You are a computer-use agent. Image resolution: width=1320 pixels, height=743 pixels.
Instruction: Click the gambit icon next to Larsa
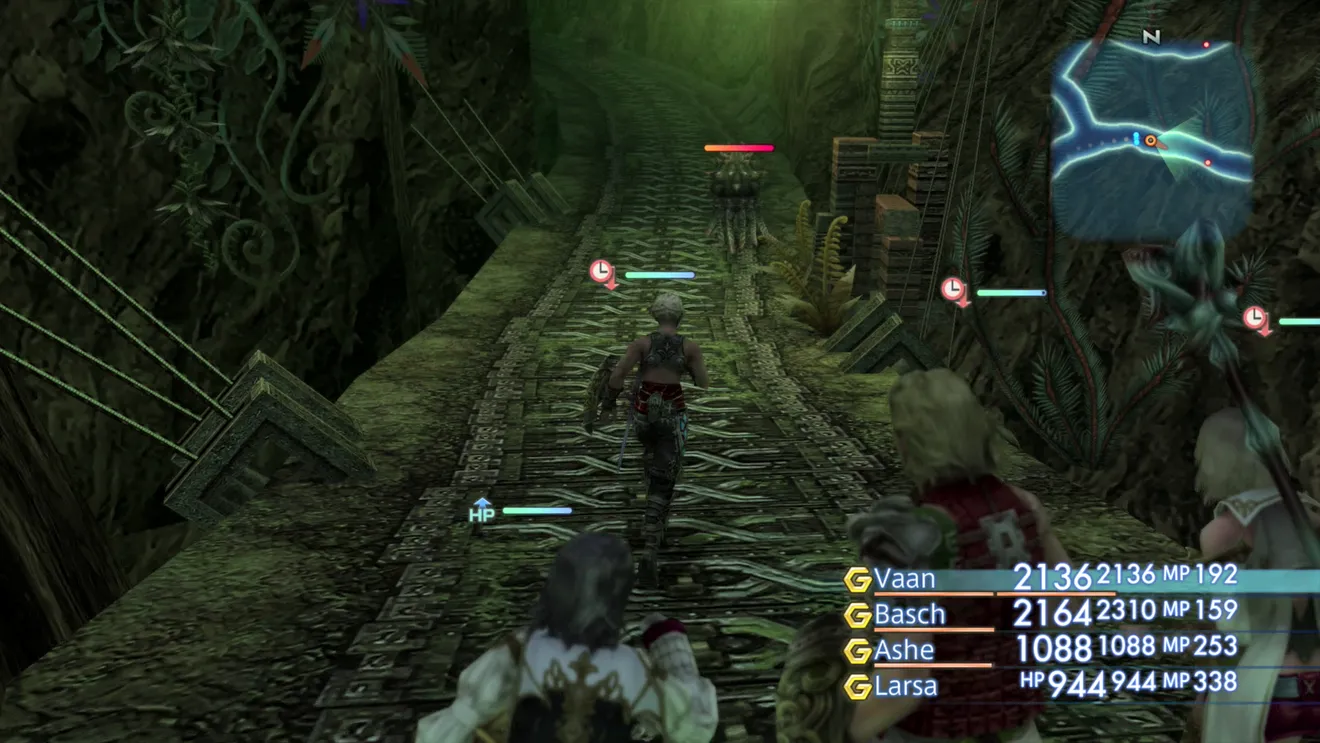(x=857, y=687)
